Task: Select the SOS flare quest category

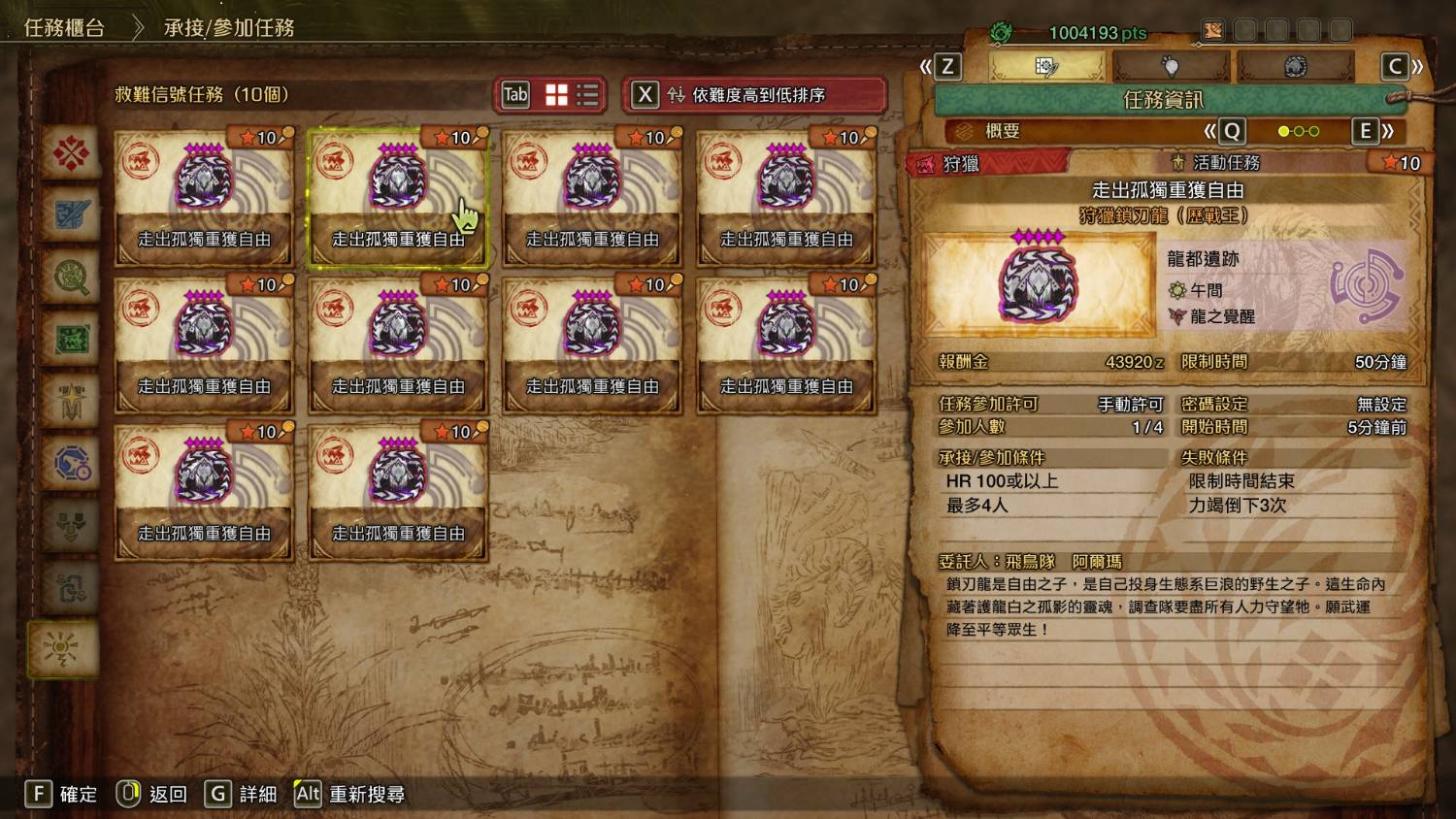Action: pos(64,648)
